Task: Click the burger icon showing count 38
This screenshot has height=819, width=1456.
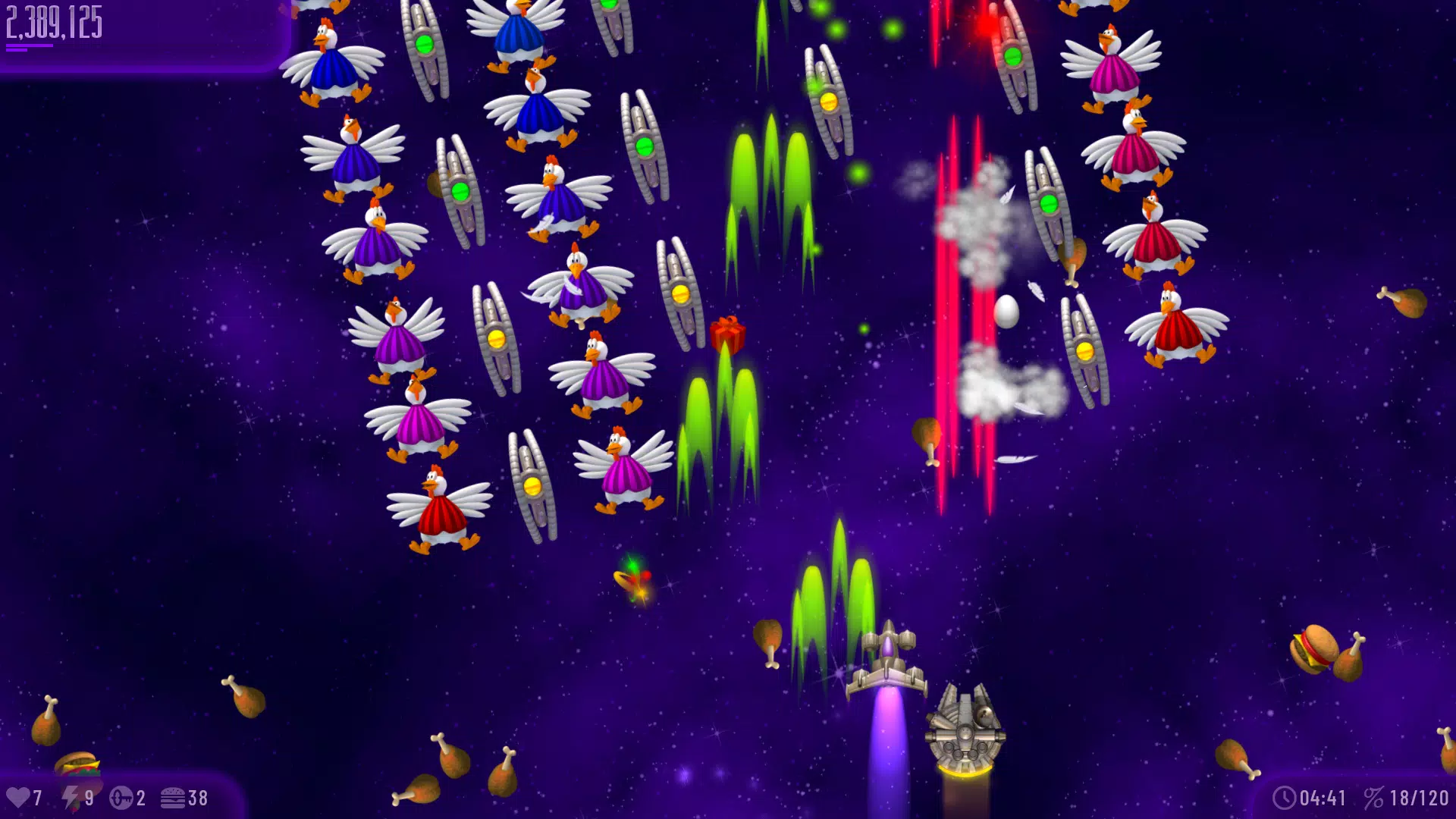Action: click(174, 797)
